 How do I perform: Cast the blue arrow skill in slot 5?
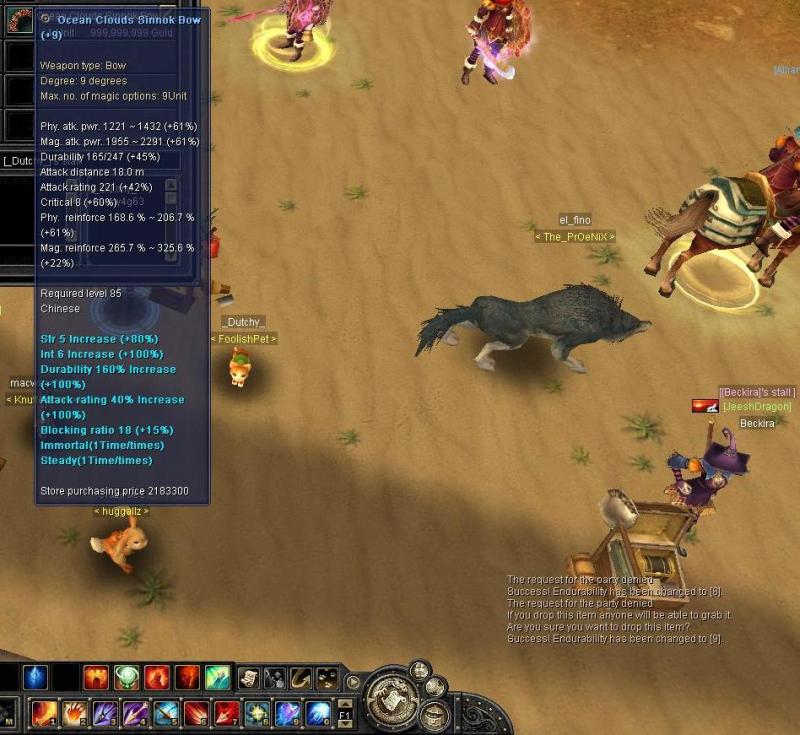pyautogui.click(x=166, y=713)
